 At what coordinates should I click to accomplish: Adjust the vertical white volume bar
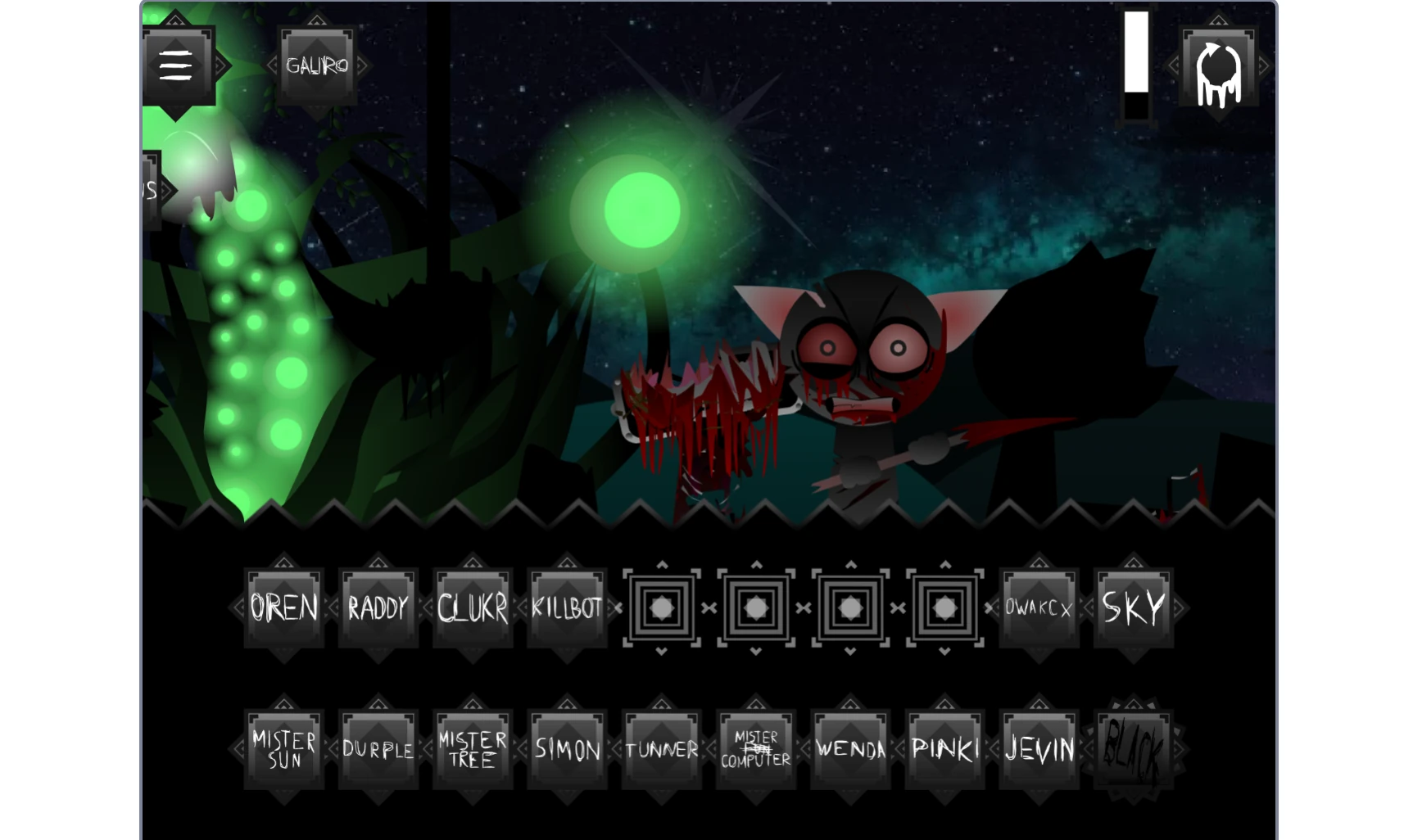point(1135,65)
